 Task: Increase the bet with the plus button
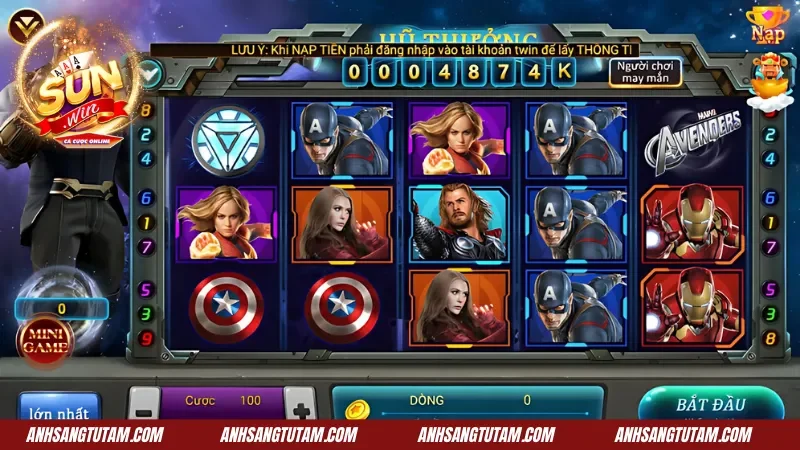tap(299, 405)
